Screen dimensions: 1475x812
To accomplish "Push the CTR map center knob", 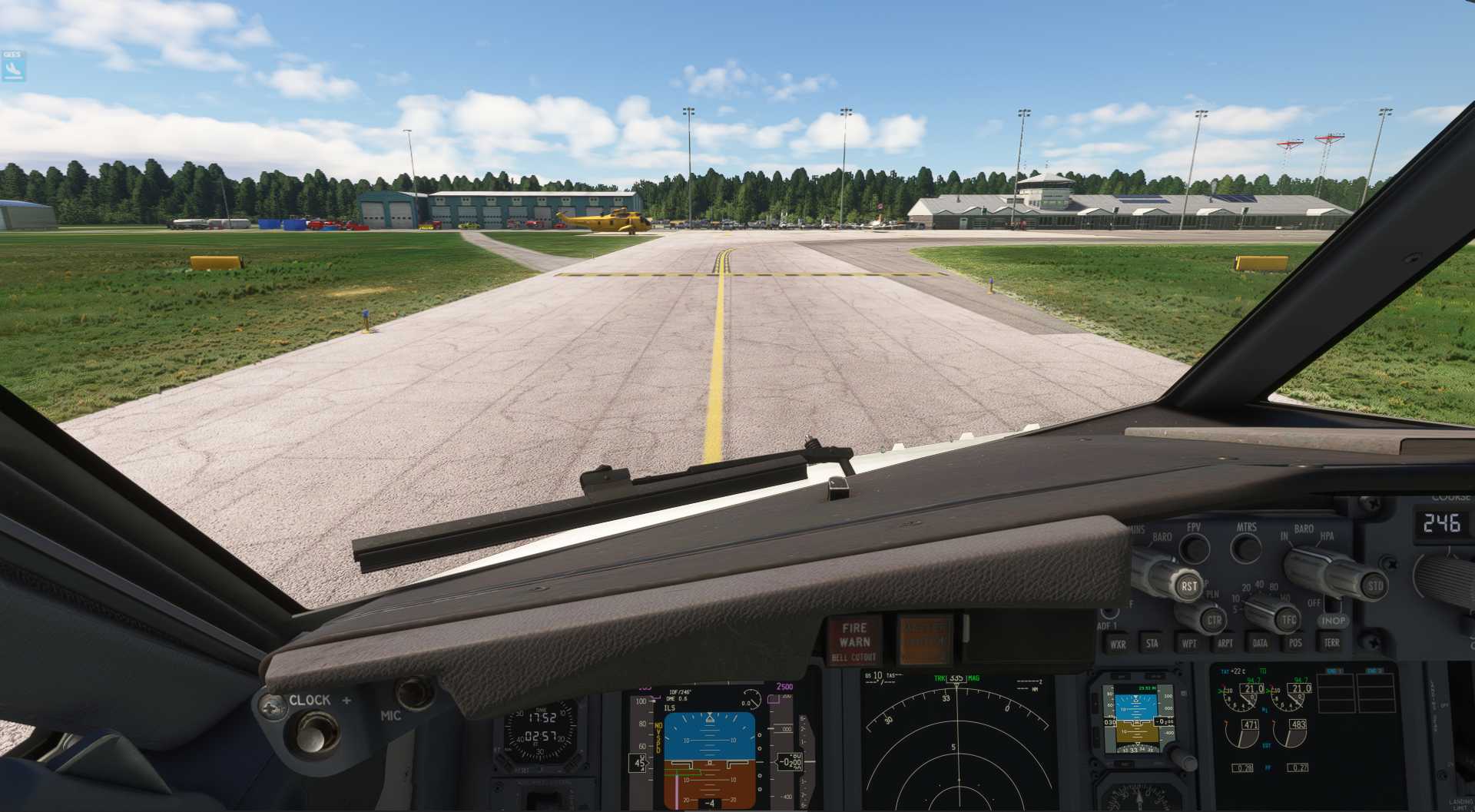I will (1214, 619).
